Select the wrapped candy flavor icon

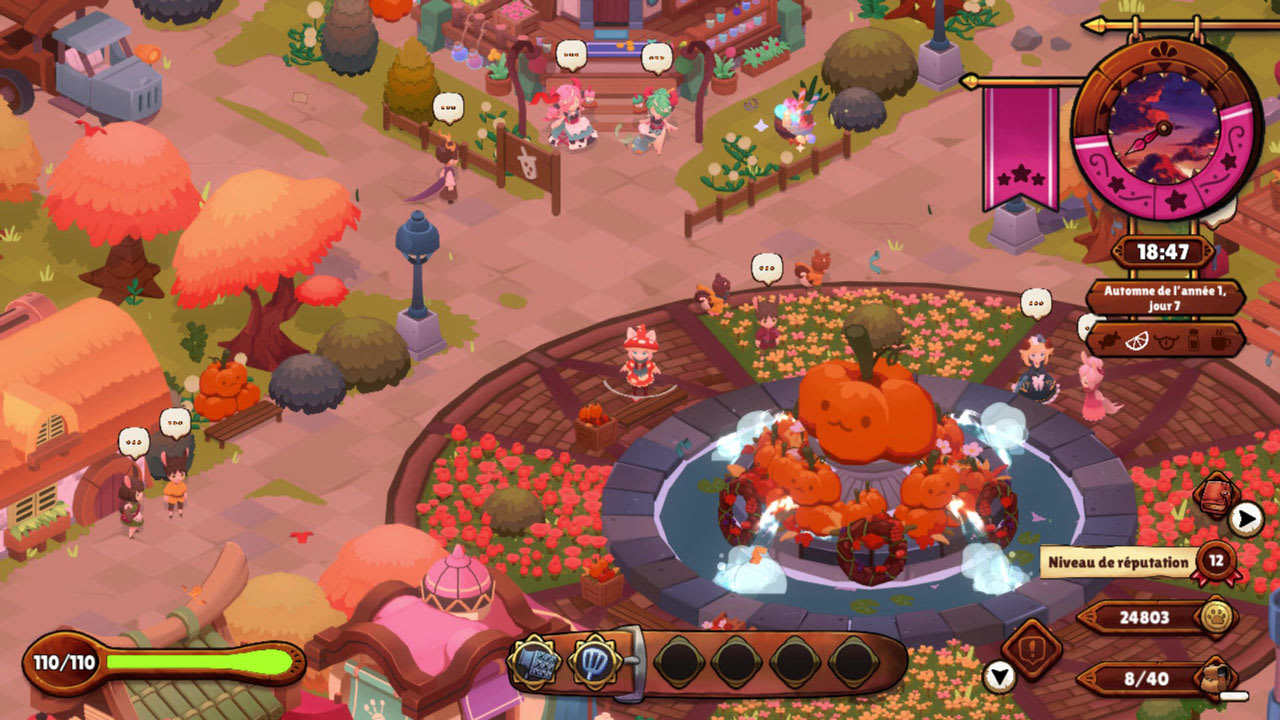pyautogui.click(x=1109, y=340)
